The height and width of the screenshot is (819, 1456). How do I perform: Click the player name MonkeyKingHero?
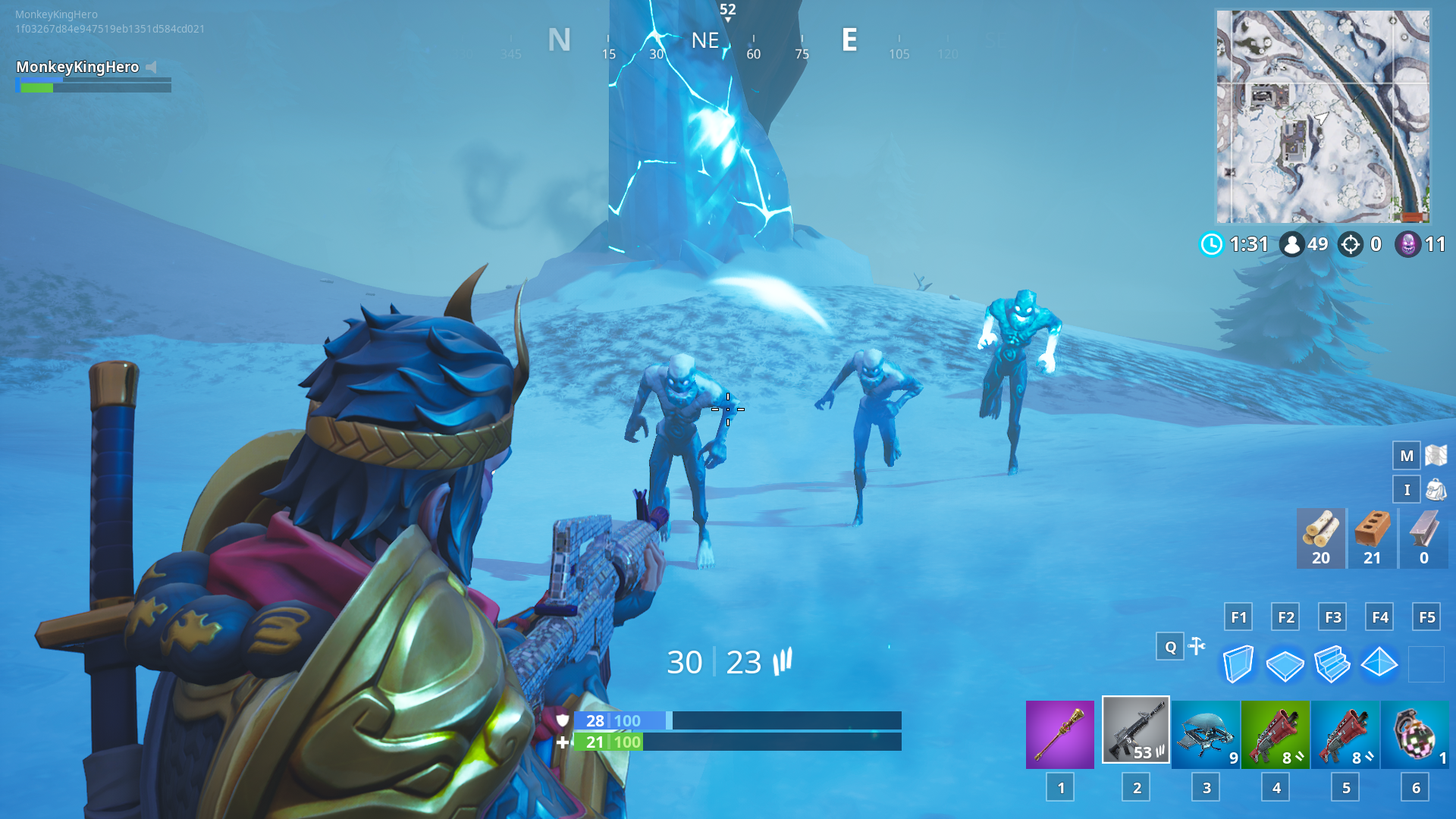pyautogui.click(x=77, y=67)
